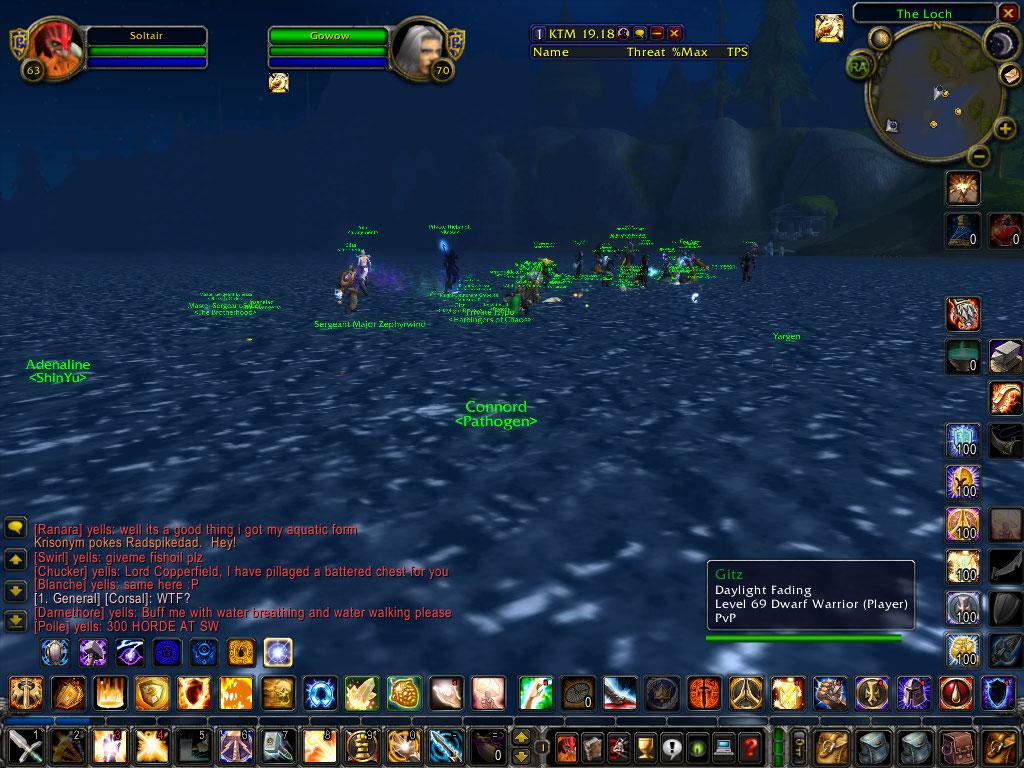This screenshot has width=1024, height=768.
Task: Click the golden lion buff icon near the minimap
Action: [x=829, y=28]
